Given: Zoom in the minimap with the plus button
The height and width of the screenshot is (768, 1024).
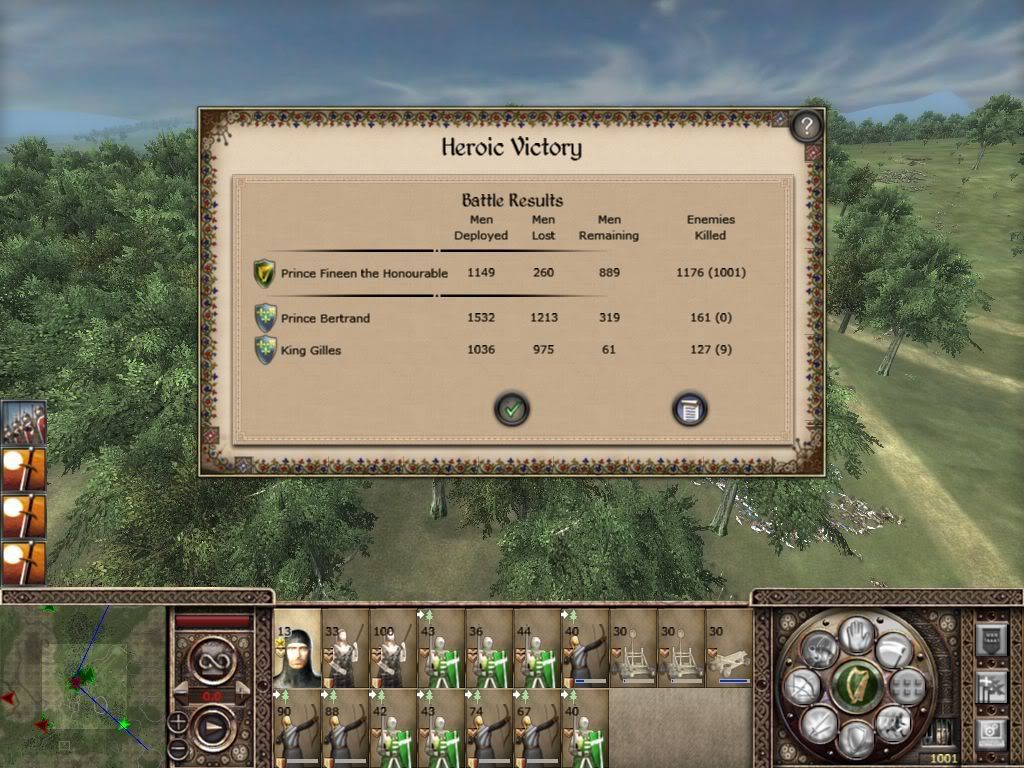Looking at the screenshot, I should click(177, 720).
